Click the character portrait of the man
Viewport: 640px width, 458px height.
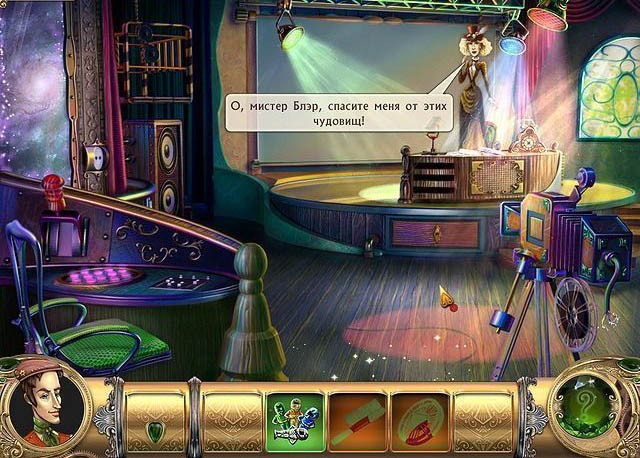(45, 407)
